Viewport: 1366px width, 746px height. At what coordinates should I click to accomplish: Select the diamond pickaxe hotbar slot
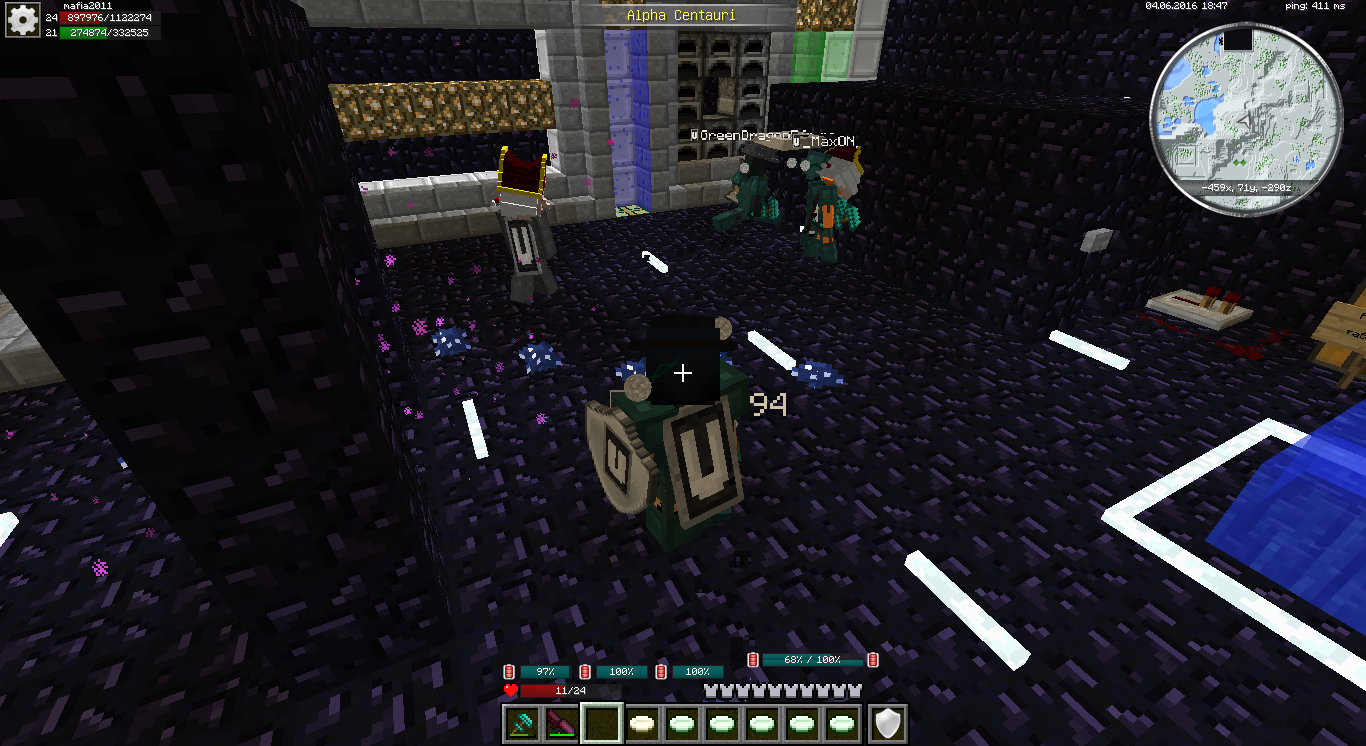click(522, 722)
